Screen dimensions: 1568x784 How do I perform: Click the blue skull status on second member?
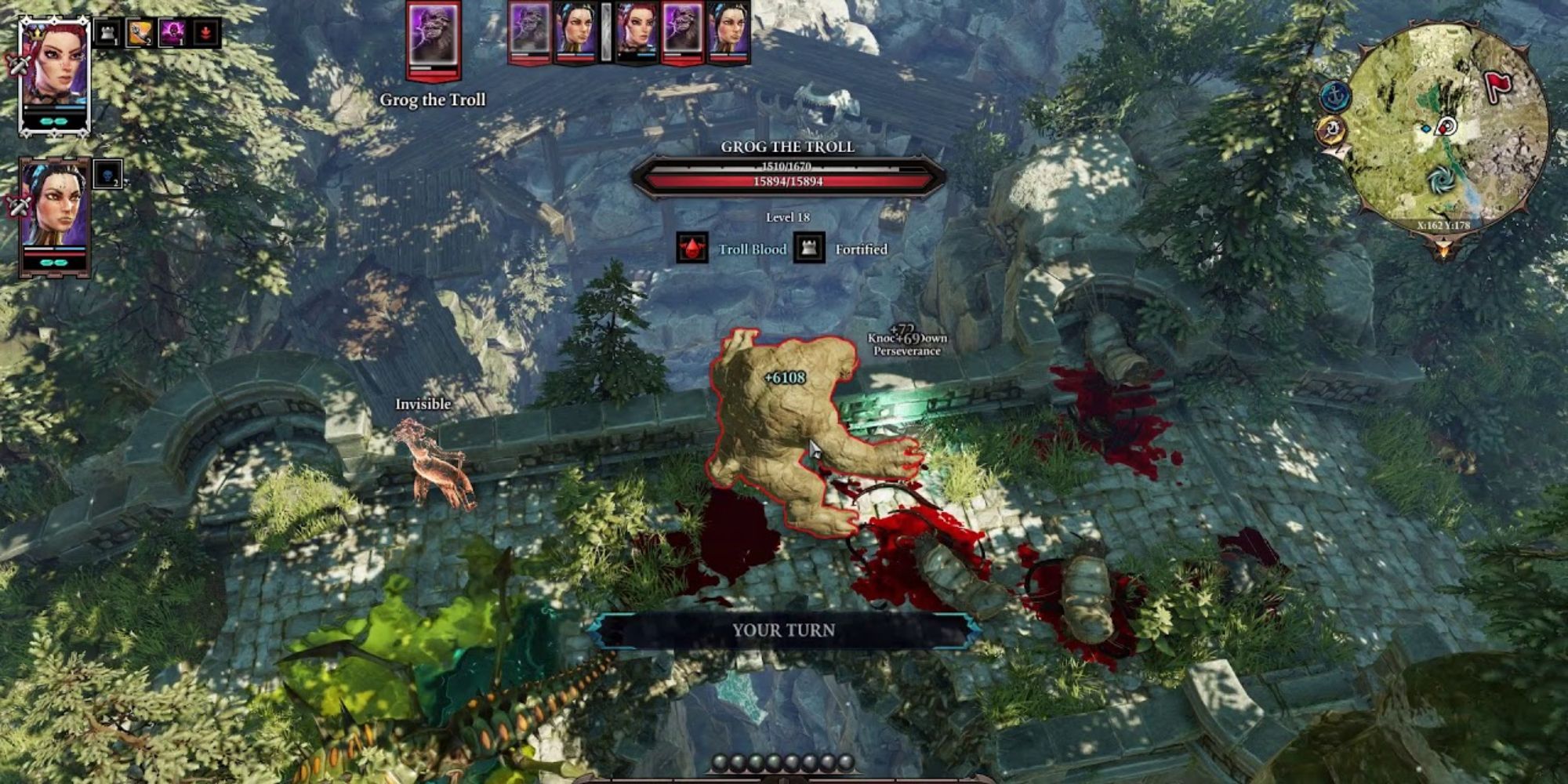coord(107,174)
